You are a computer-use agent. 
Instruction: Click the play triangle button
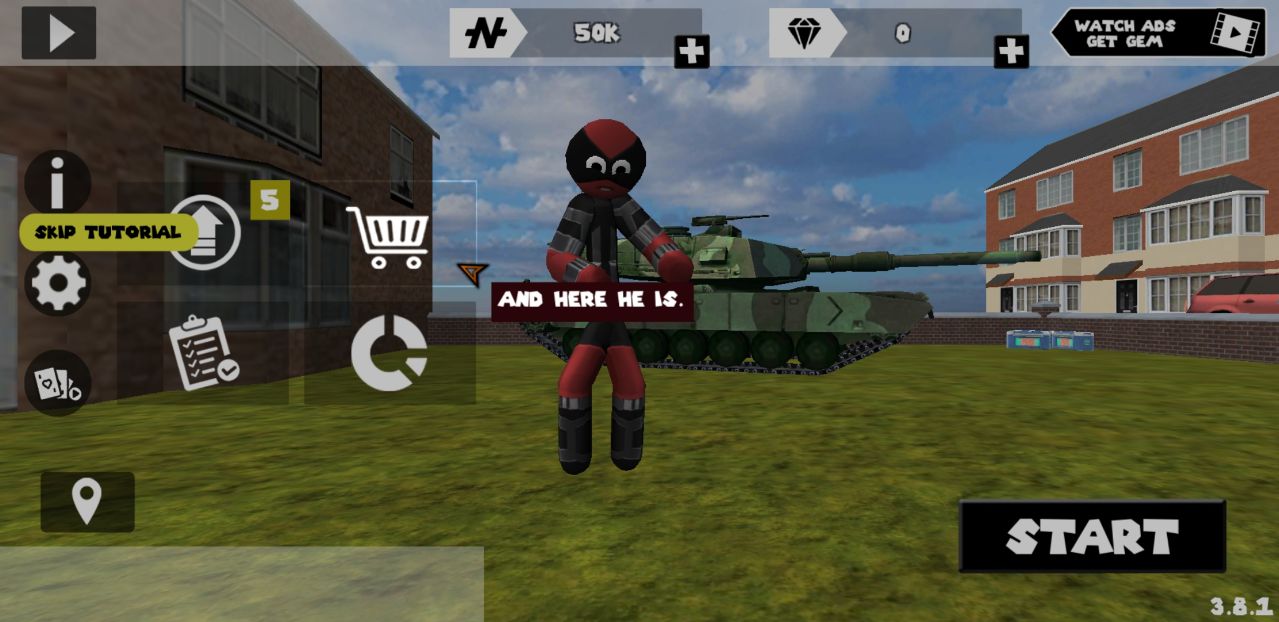click(x=60, y=33)
